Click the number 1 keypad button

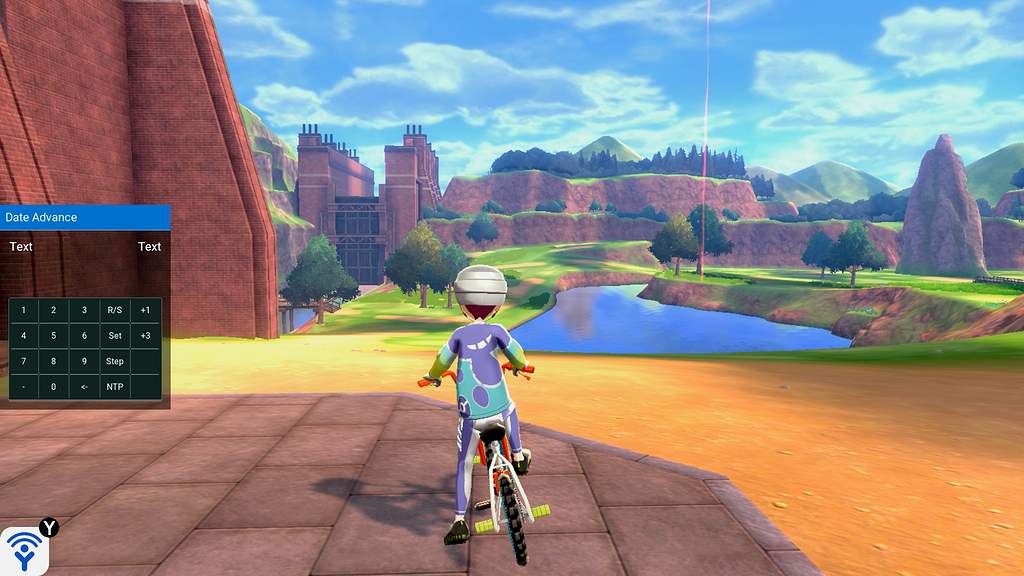[24, 310]
